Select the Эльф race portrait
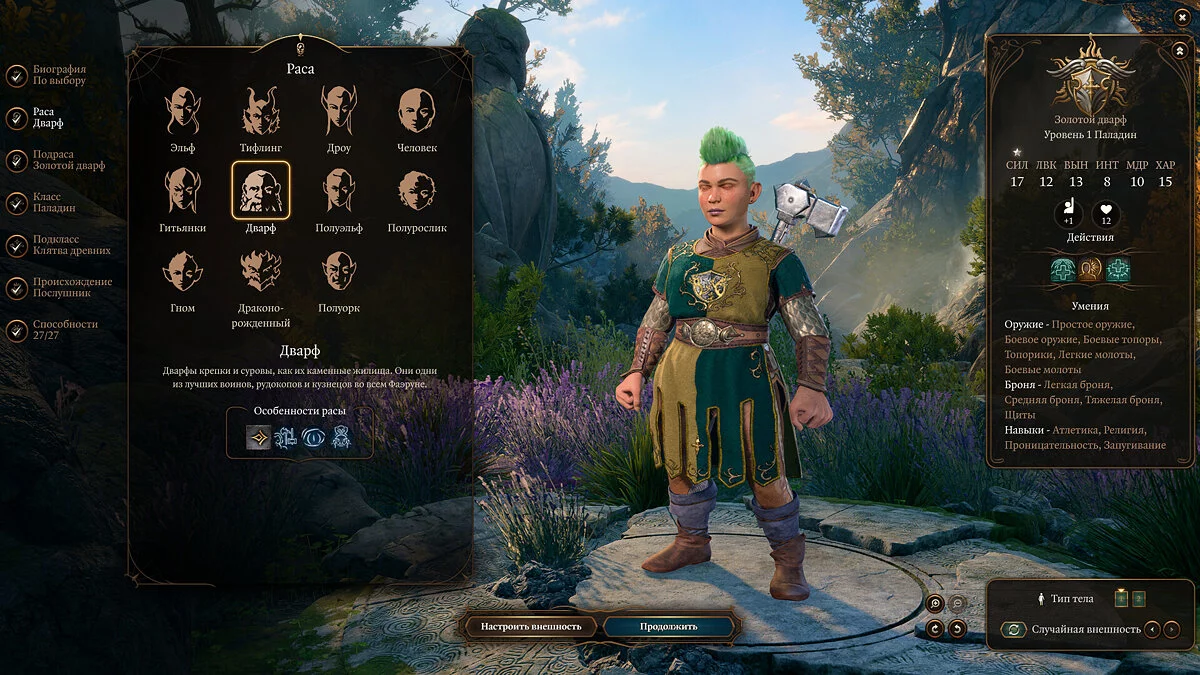Viewport: 1200px width, 675px height. (x=182, y=111)
